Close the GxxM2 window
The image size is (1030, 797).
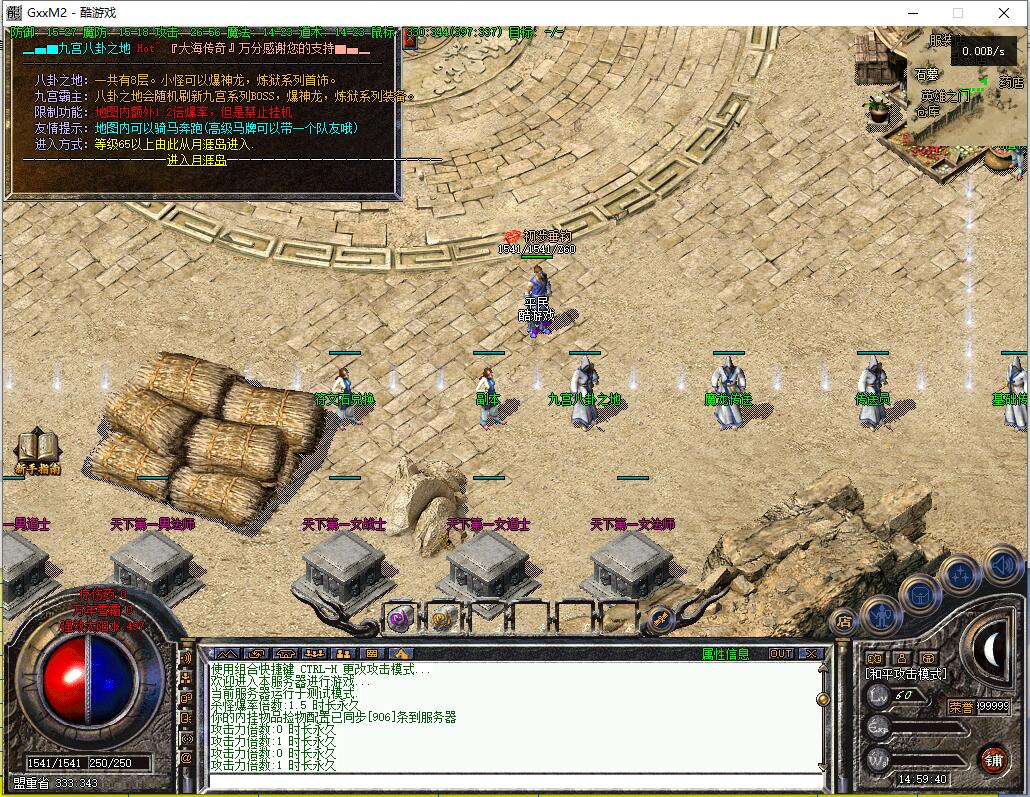(1004, 13)
